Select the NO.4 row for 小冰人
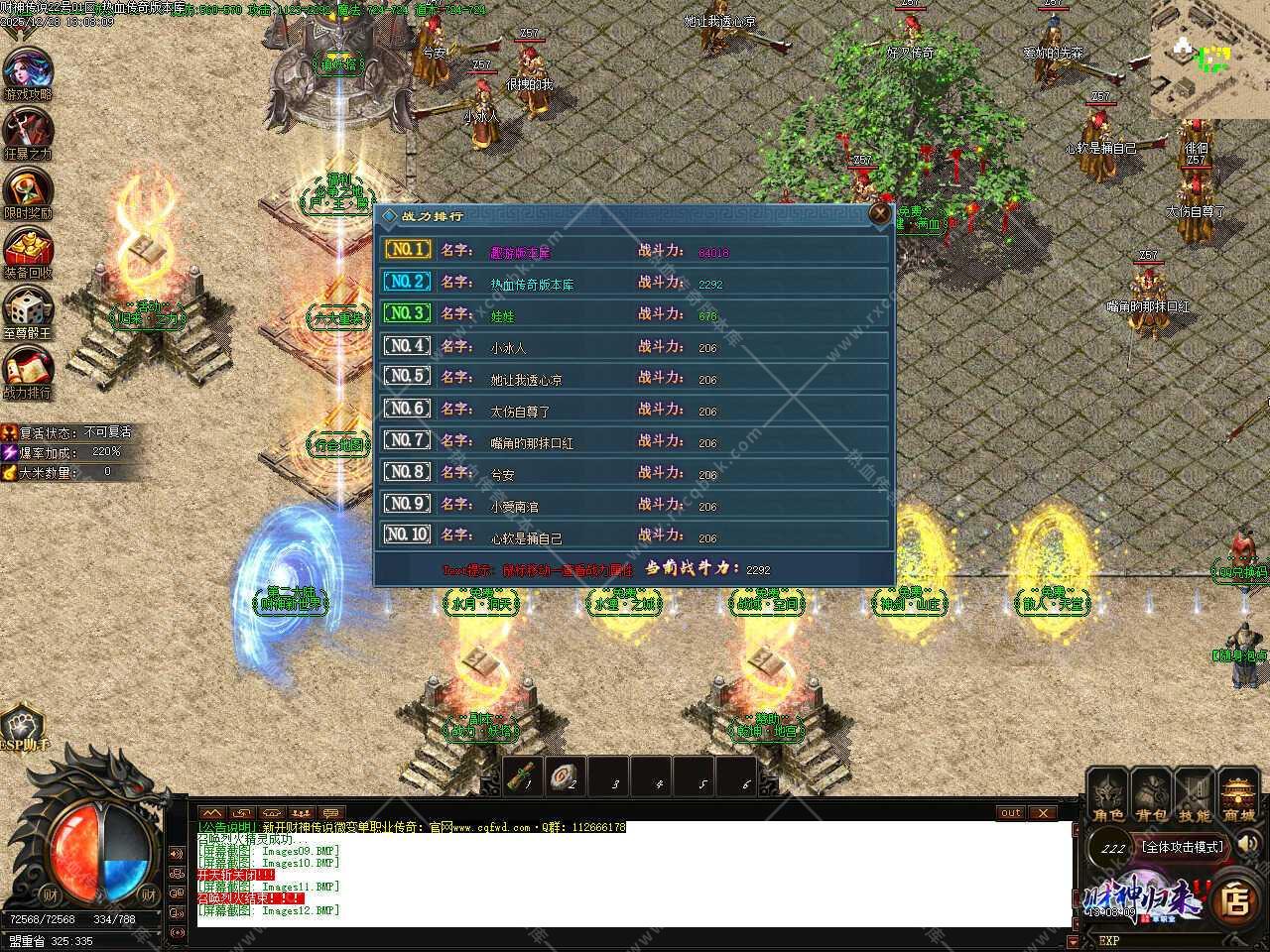The image size is (1270, 952). click(635, 347)
